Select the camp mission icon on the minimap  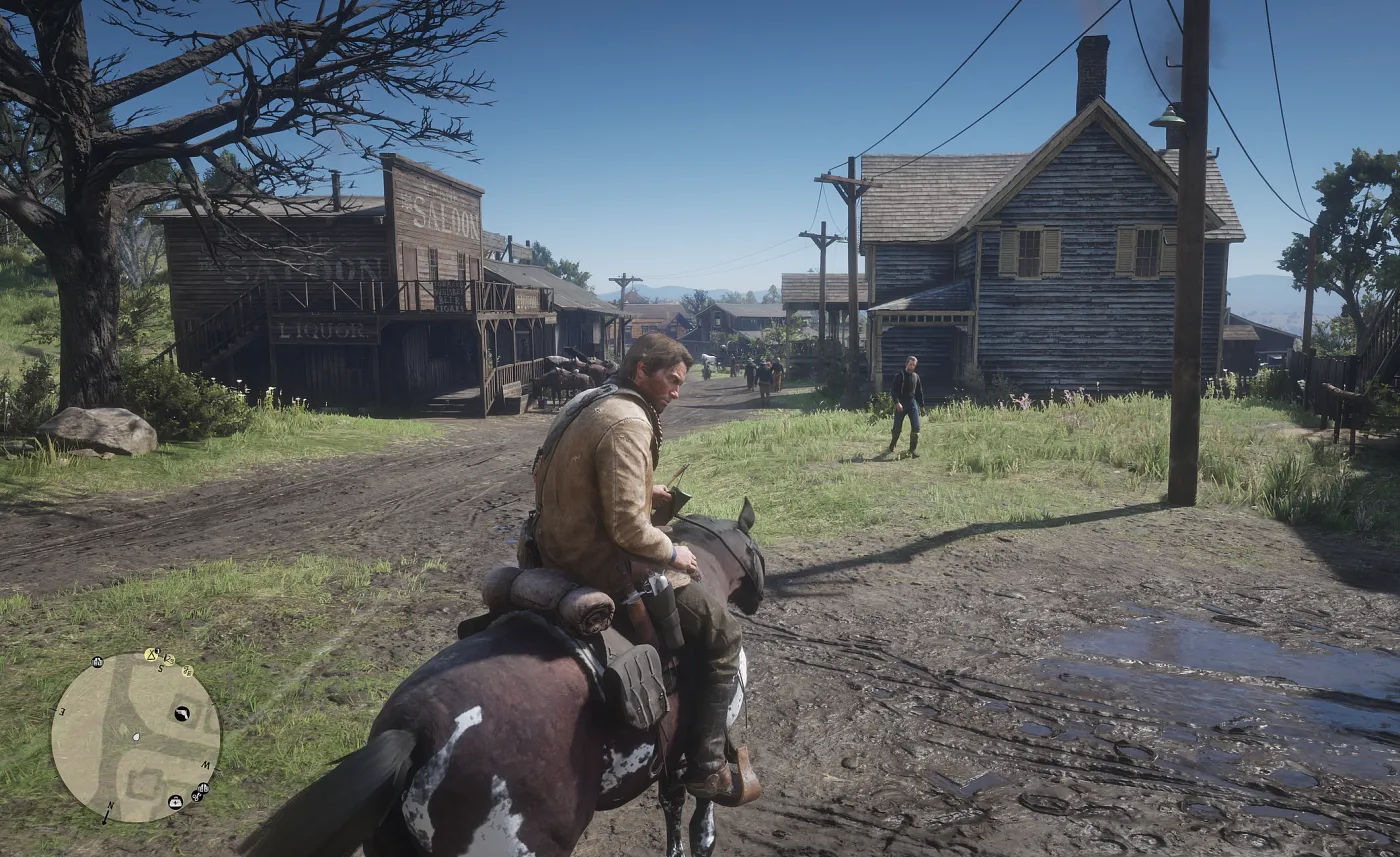point(151,656)
